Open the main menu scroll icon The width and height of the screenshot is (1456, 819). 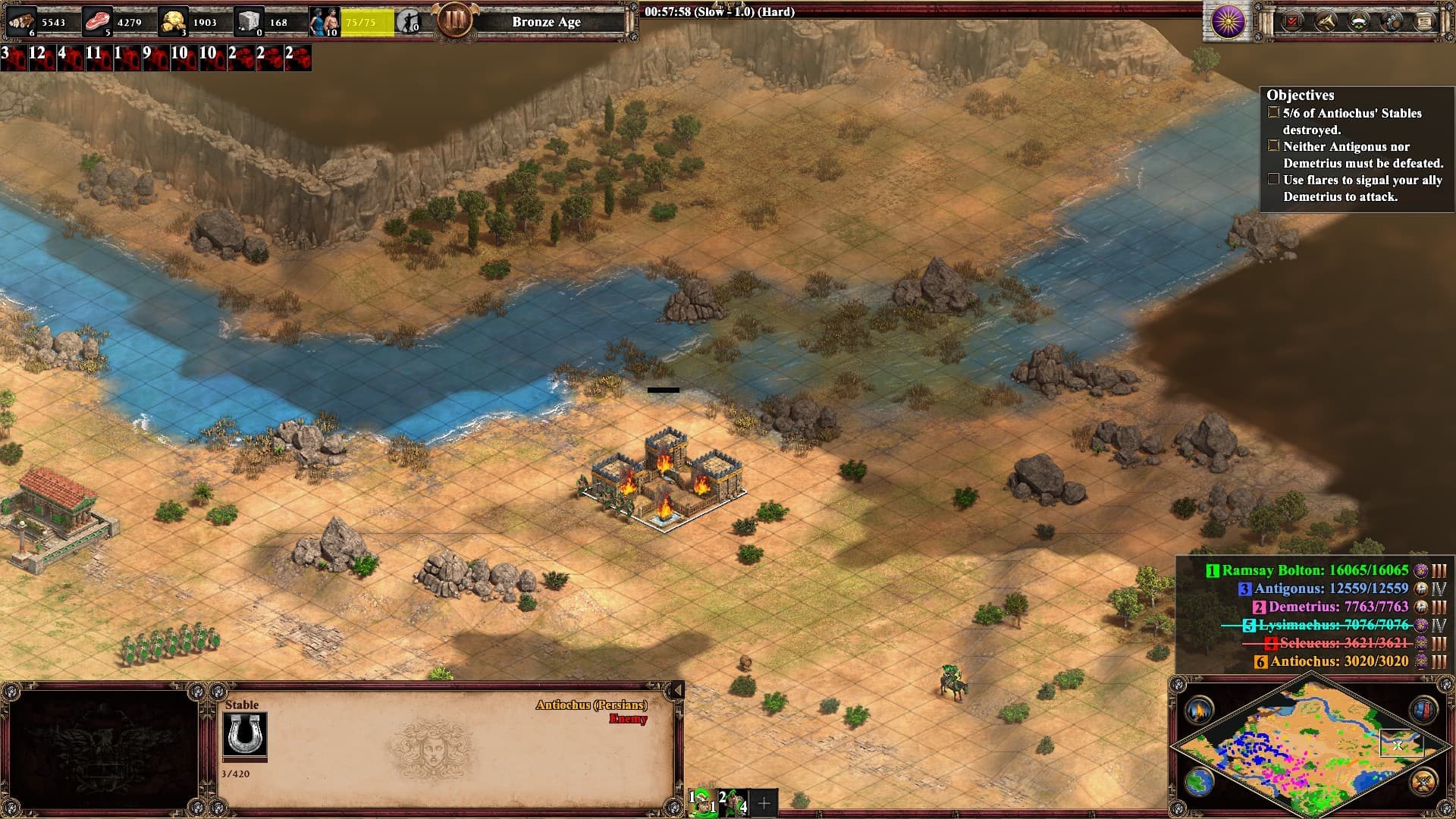click(1424, 22)
